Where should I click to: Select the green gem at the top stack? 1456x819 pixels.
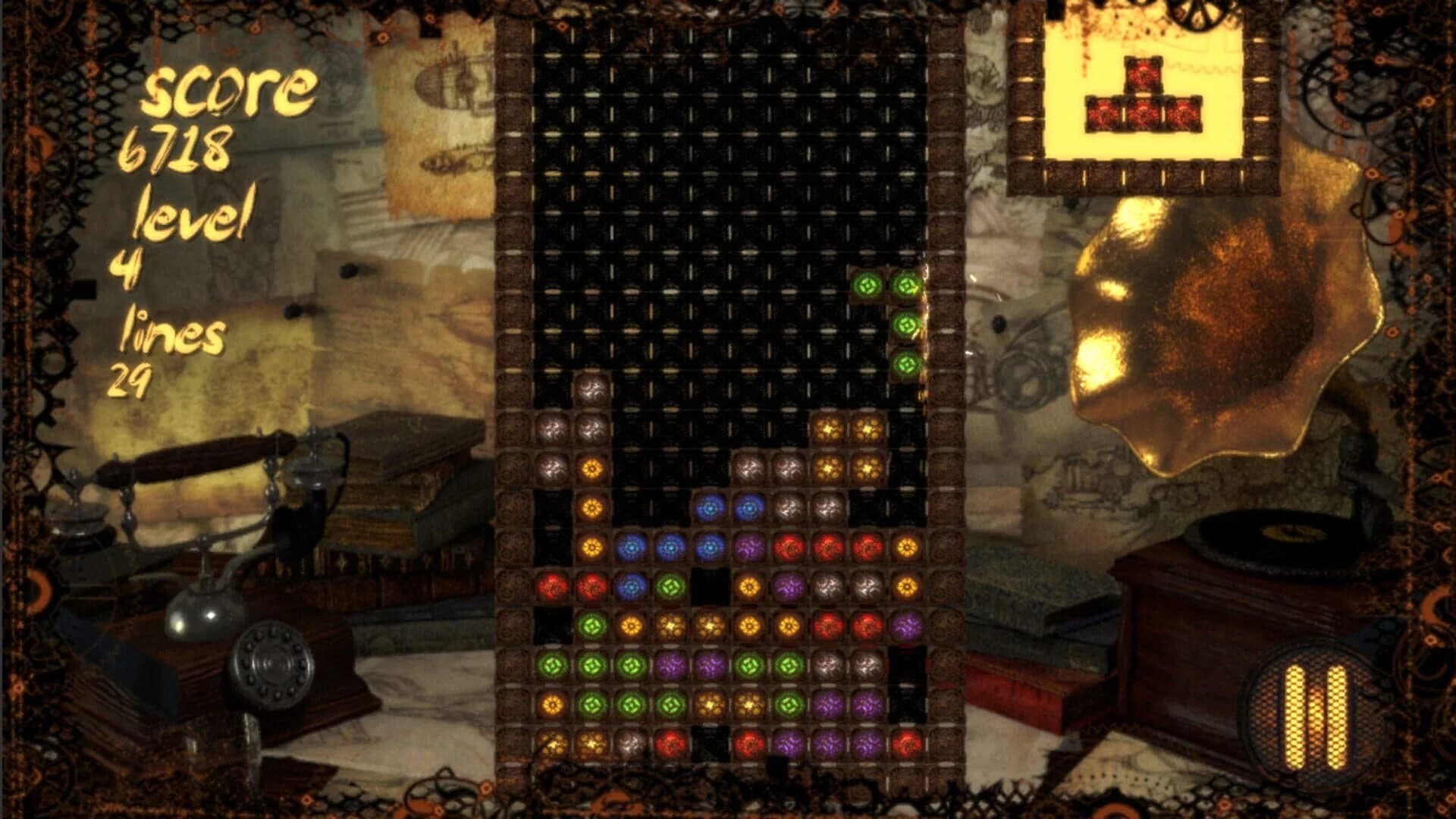[868, 284]
